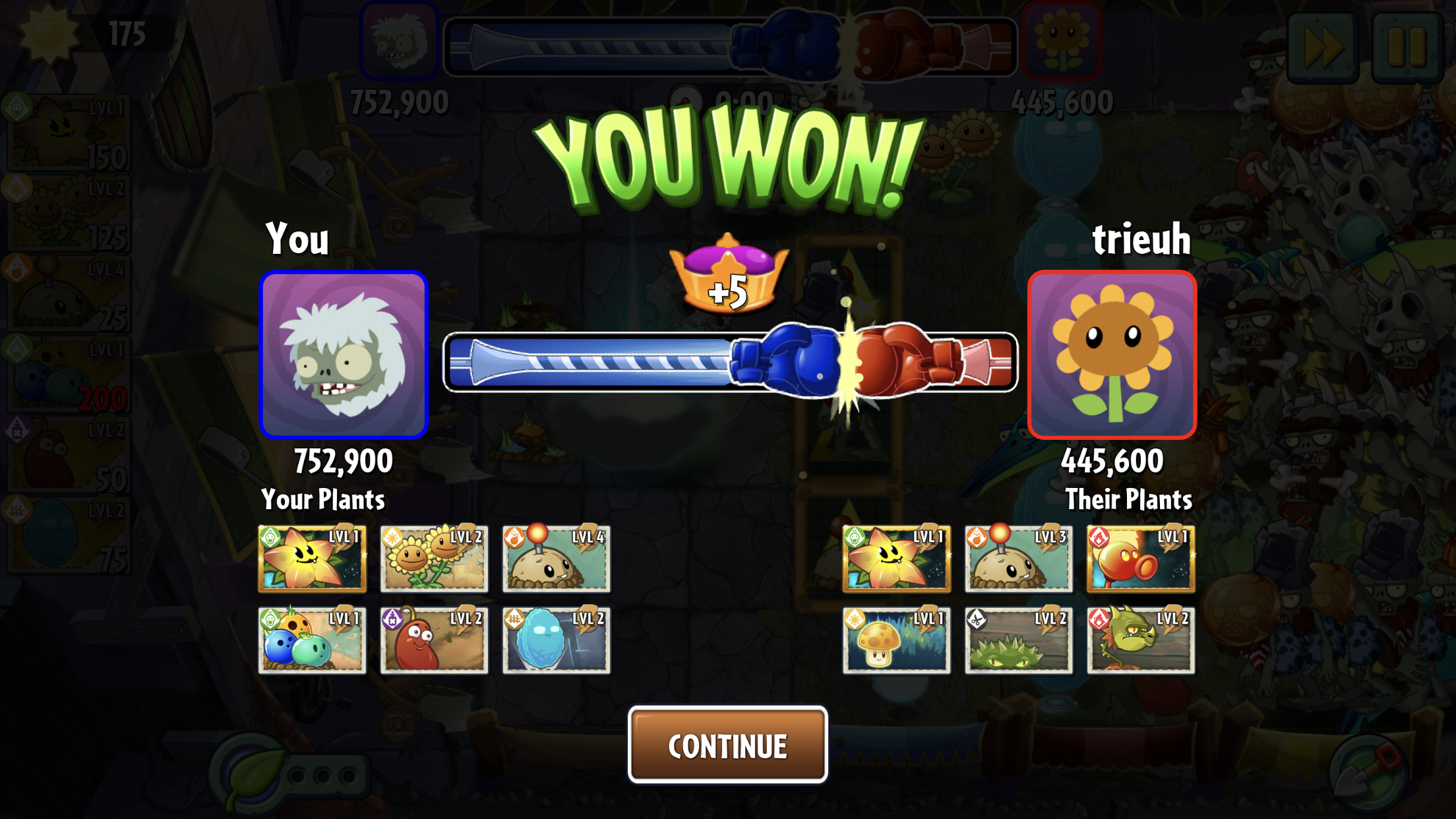The image size is (1456, 819).
Task: Choose the opponent's Spikeweed card
Action: (x=1018, y=640)
